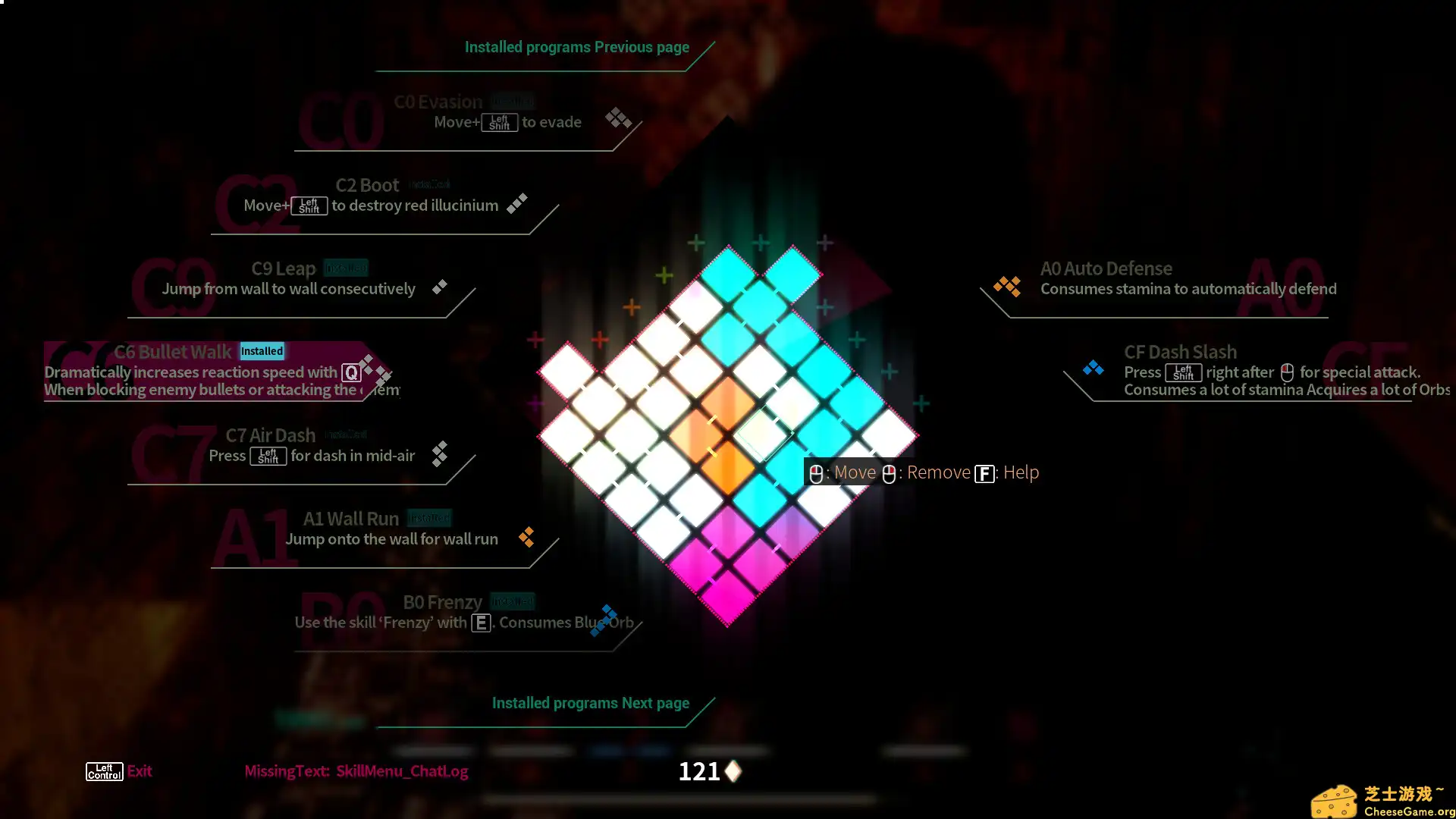
Task: Toggle the Installed badge on C6 Bullet Walk
Action: (262, 350)
